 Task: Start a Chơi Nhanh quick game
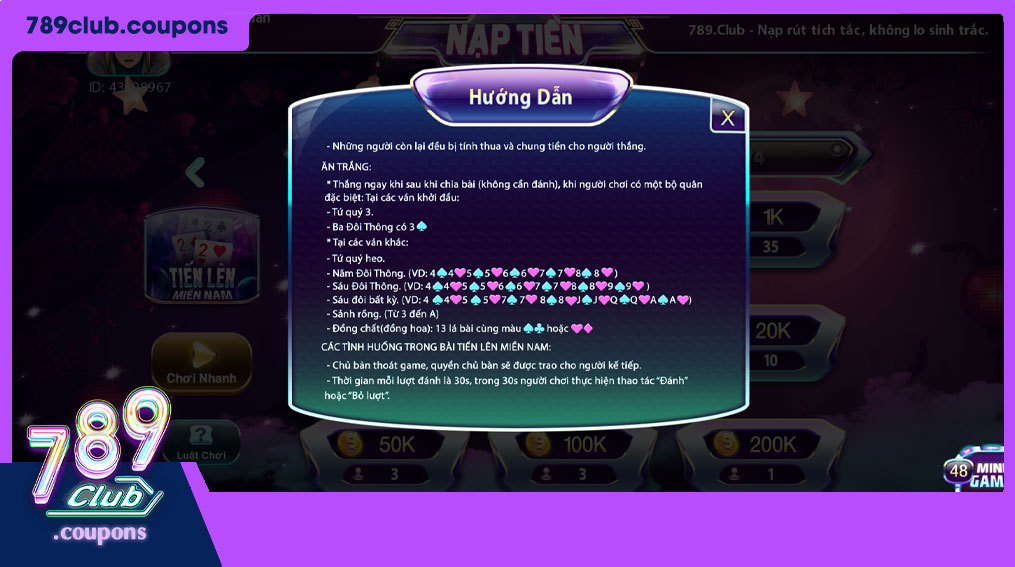202,362
